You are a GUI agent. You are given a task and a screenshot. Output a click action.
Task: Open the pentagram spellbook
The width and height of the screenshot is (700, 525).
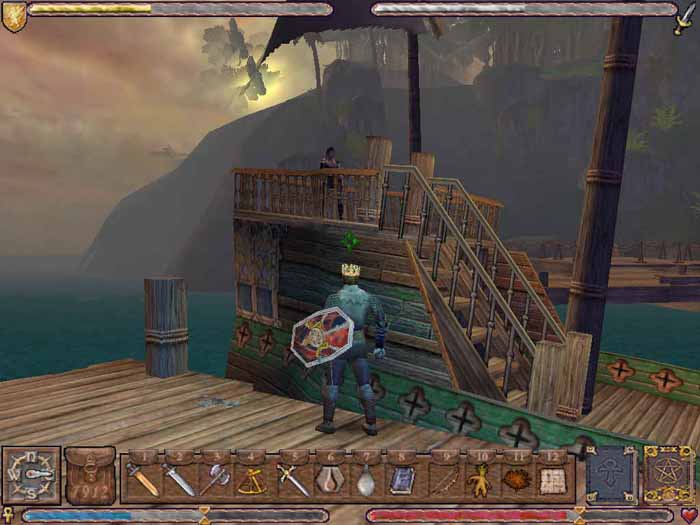click(669, 475)
